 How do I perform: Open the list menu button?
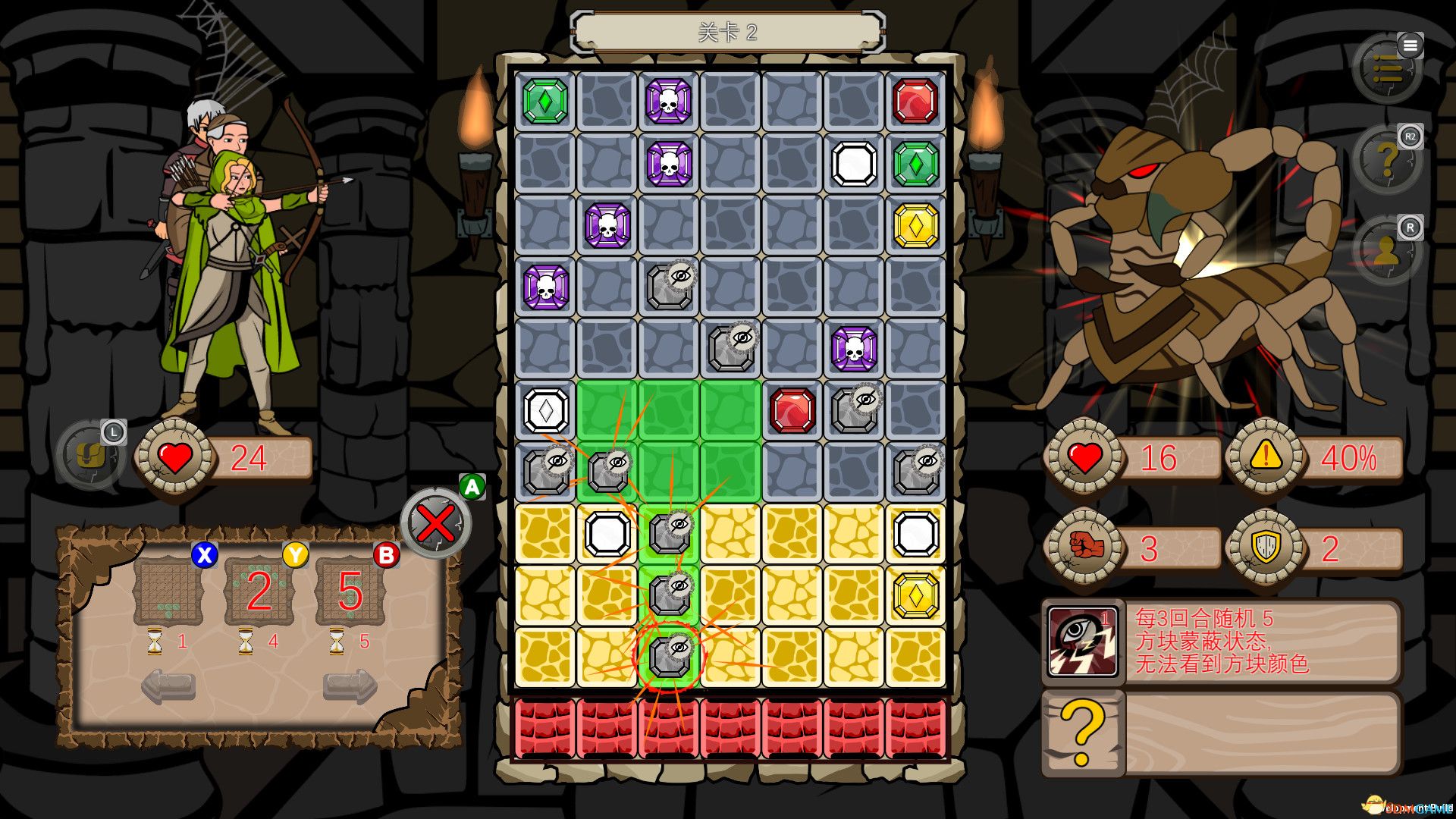(x=1387, y=70)
